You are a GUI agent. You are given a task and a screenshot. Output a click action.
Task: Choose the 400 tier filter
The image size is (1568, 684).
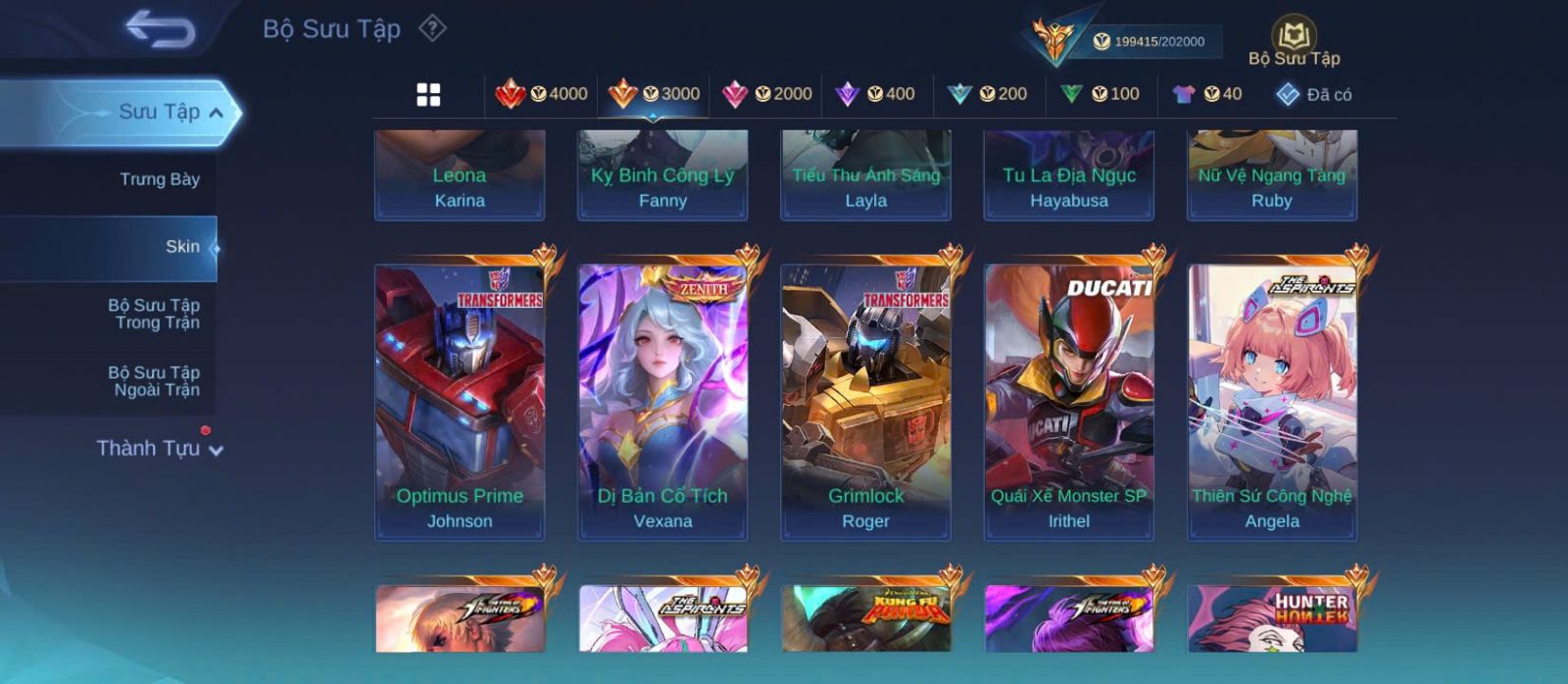click(875, 94)
